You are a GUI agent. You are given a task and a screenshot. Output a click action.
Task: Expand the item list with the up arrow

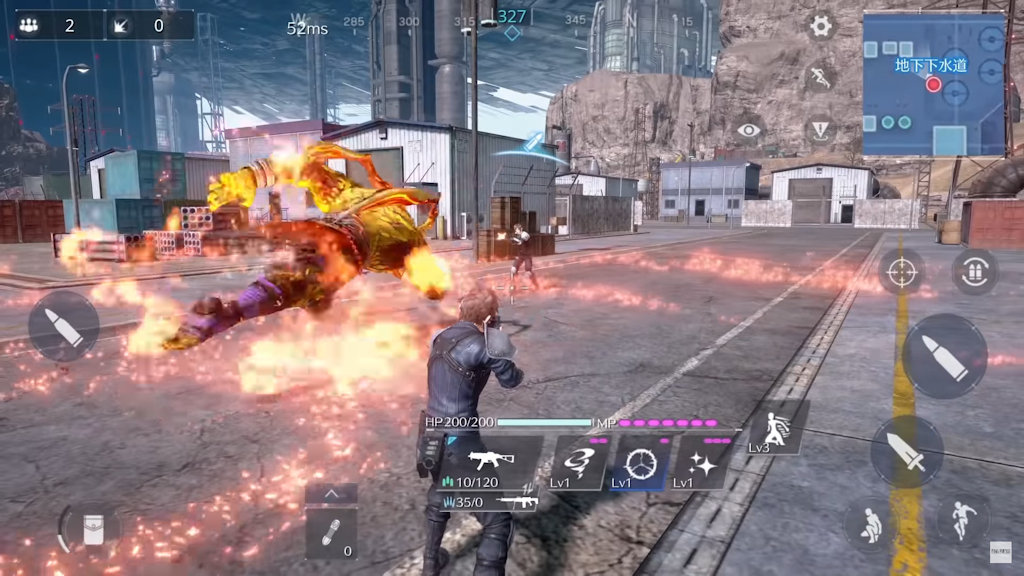(x=331, y=493)
